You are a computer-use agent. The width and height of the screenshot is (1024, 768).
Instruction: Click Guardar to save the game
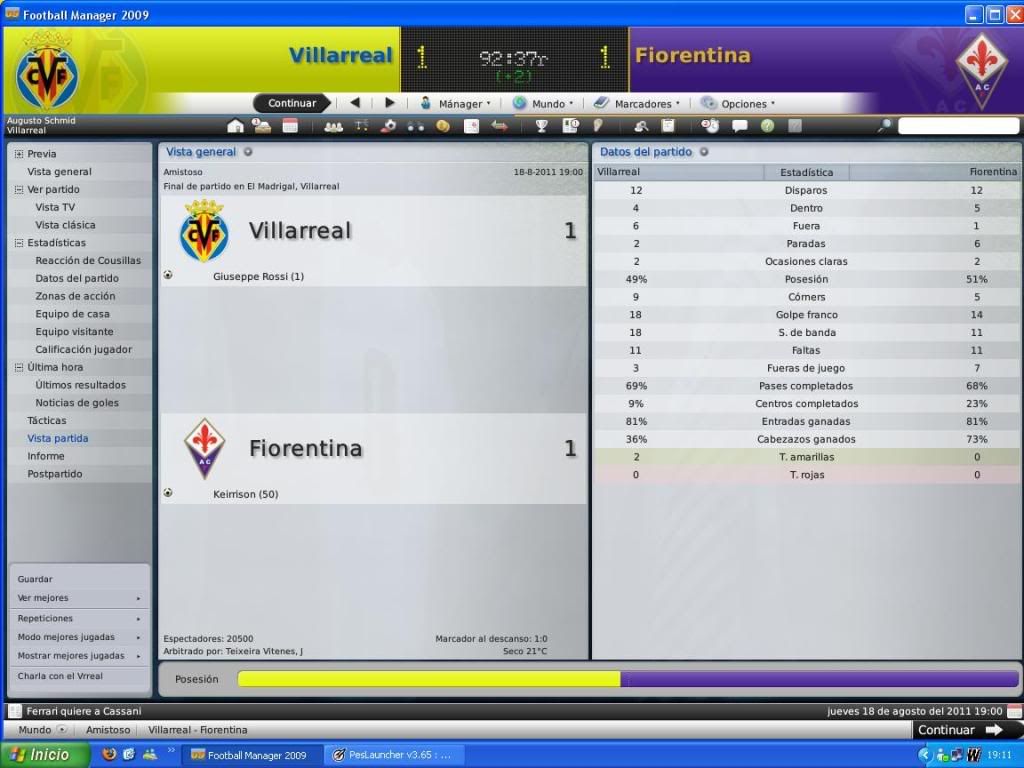point(35,579)
